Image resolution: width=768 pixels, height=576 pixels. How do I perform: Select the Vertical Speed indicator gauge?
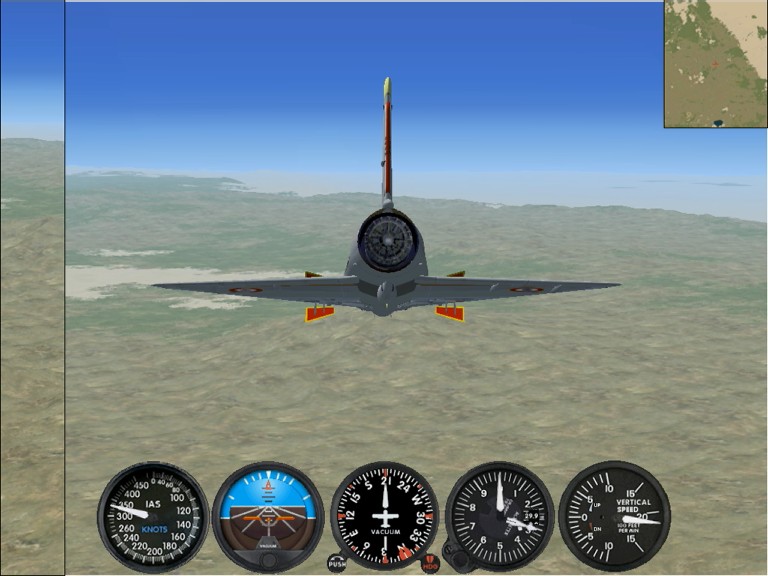[614, 515]
